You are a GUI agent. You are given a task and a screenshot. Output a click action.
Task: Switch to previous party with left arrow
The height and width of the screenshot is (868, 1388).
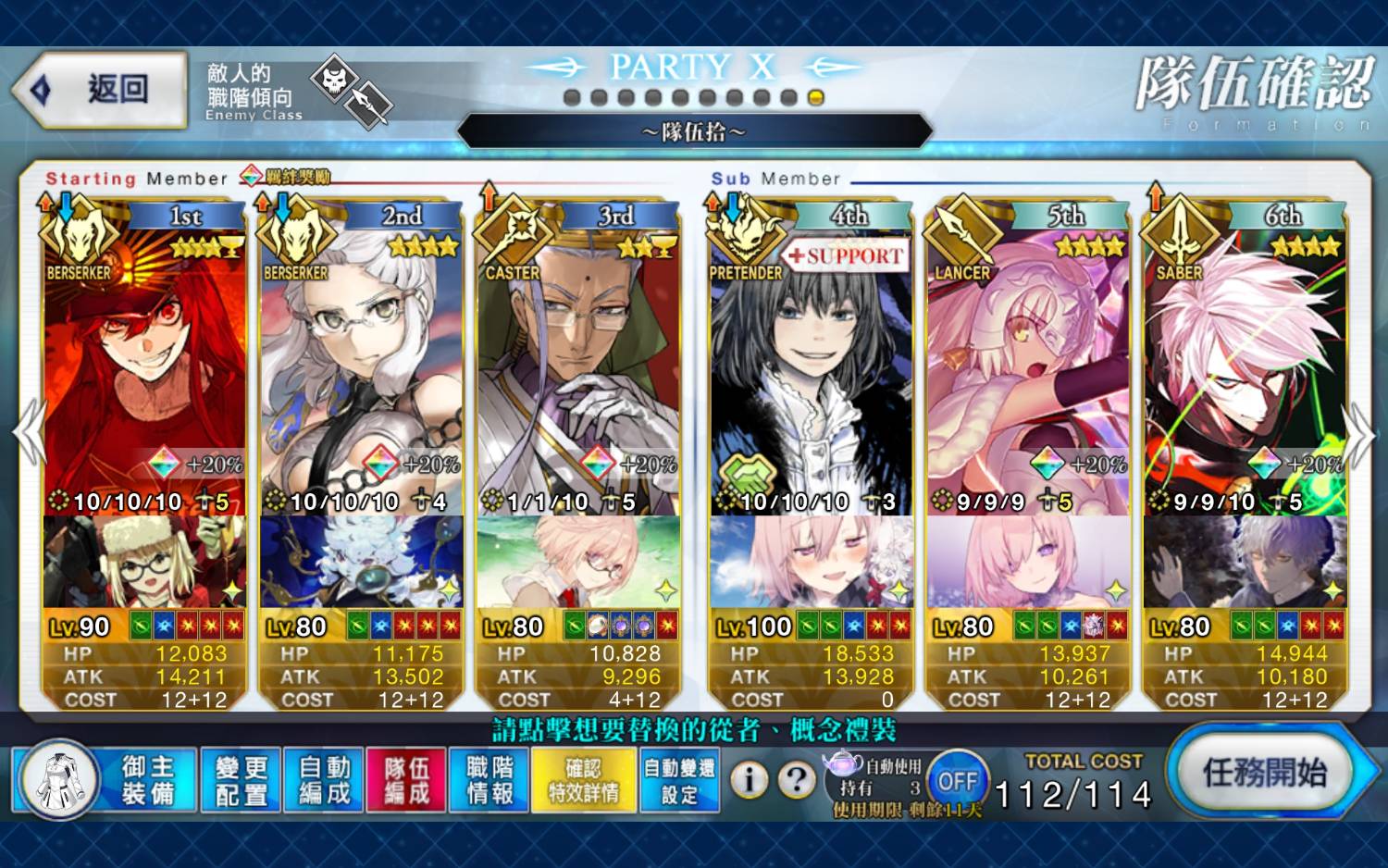(30, 433)
